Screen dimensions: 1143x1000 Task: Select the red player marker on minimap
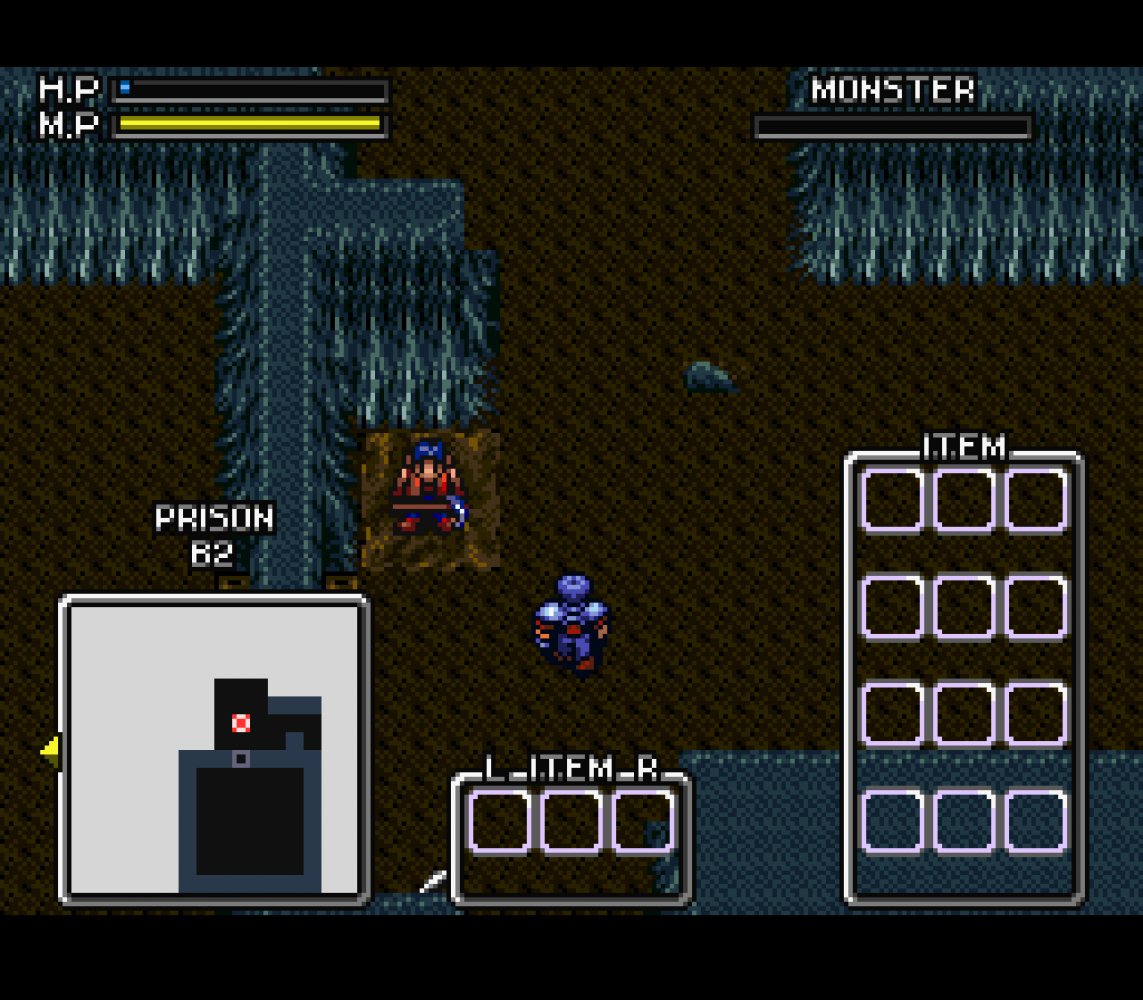241,722
